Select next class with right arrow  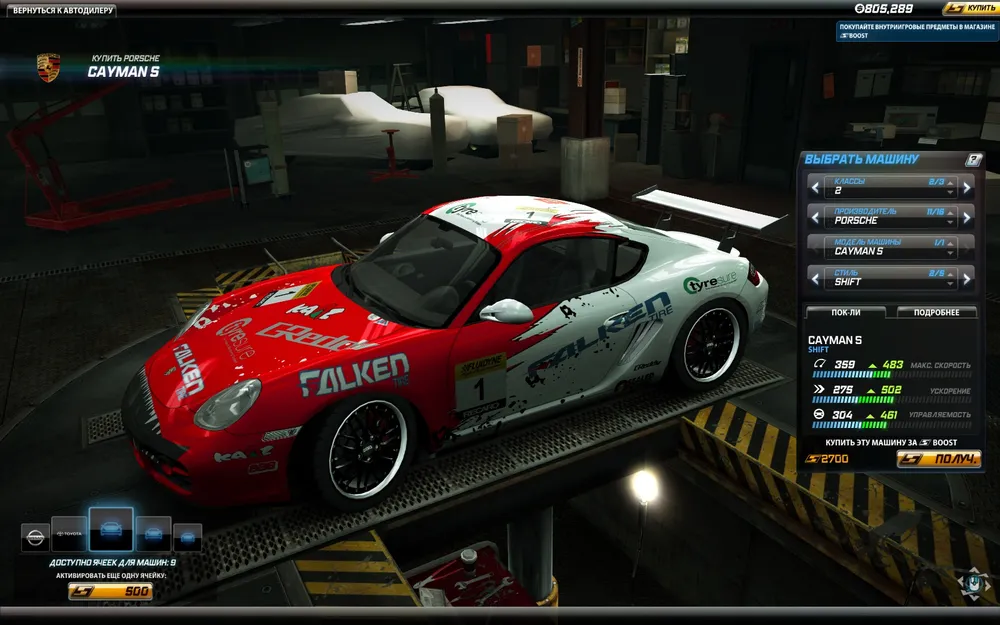pyautogui.click(x=966, y=186)
